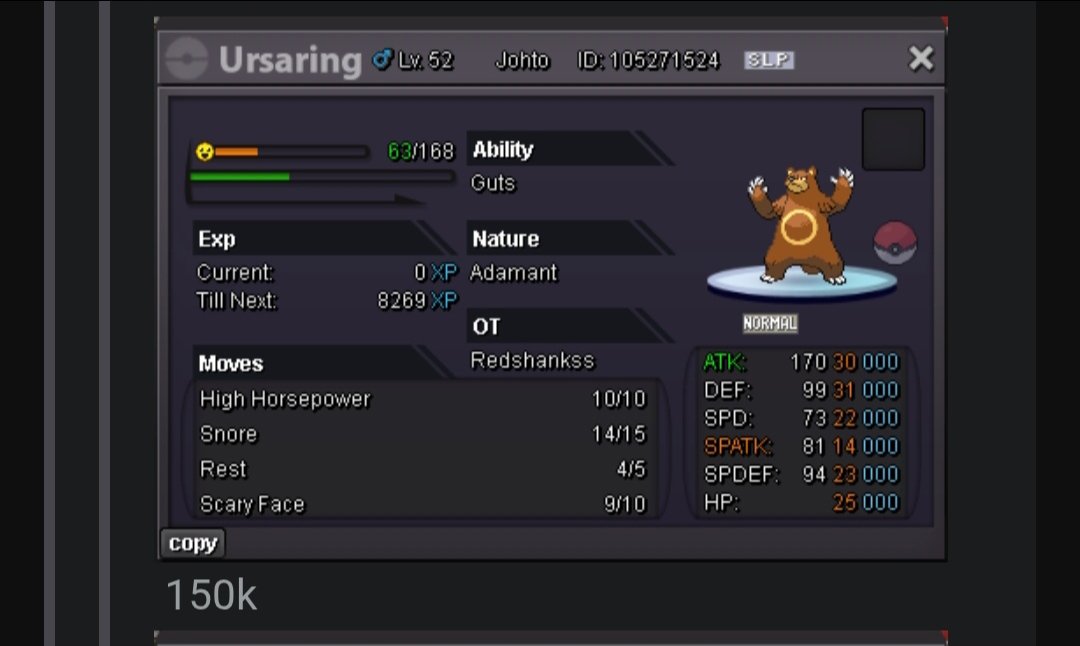The image size is (1080, 646).
Task: Click the empty held item slot
Action: (893, 140)
